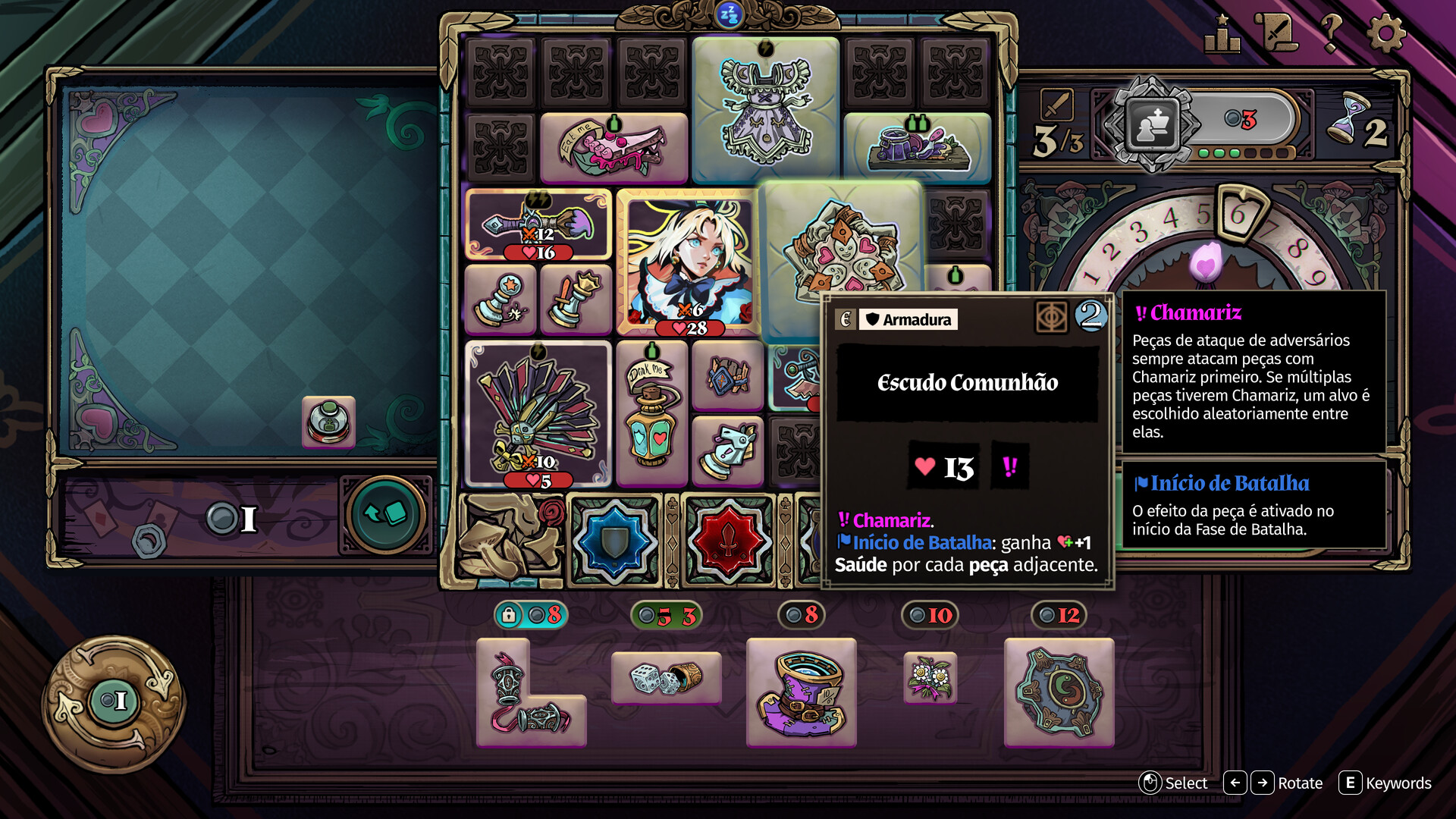Toggle the teal swap pieces button
The width and height of the screenshot is (1456, 819).
(x=385, y=515)
